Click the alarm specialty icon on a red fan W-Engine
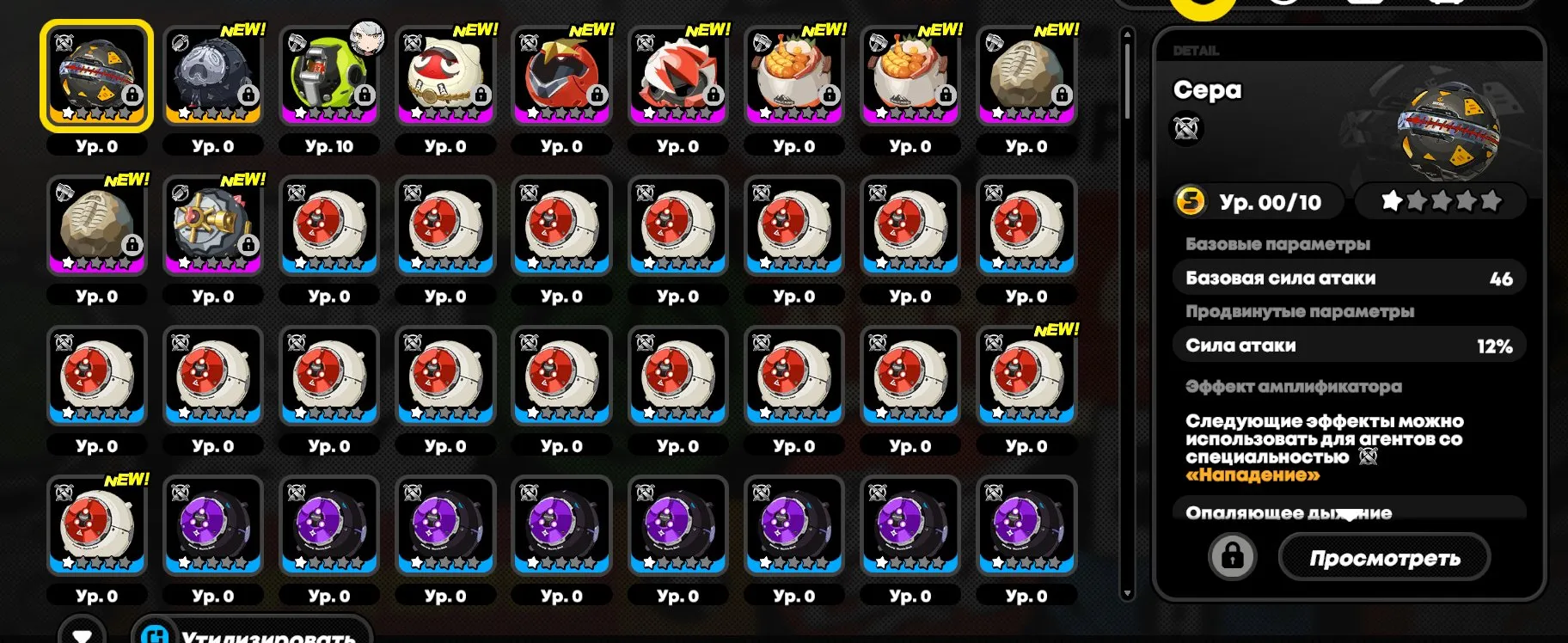The width and height of the screenshot is (1568, 643). pos(297,191)
